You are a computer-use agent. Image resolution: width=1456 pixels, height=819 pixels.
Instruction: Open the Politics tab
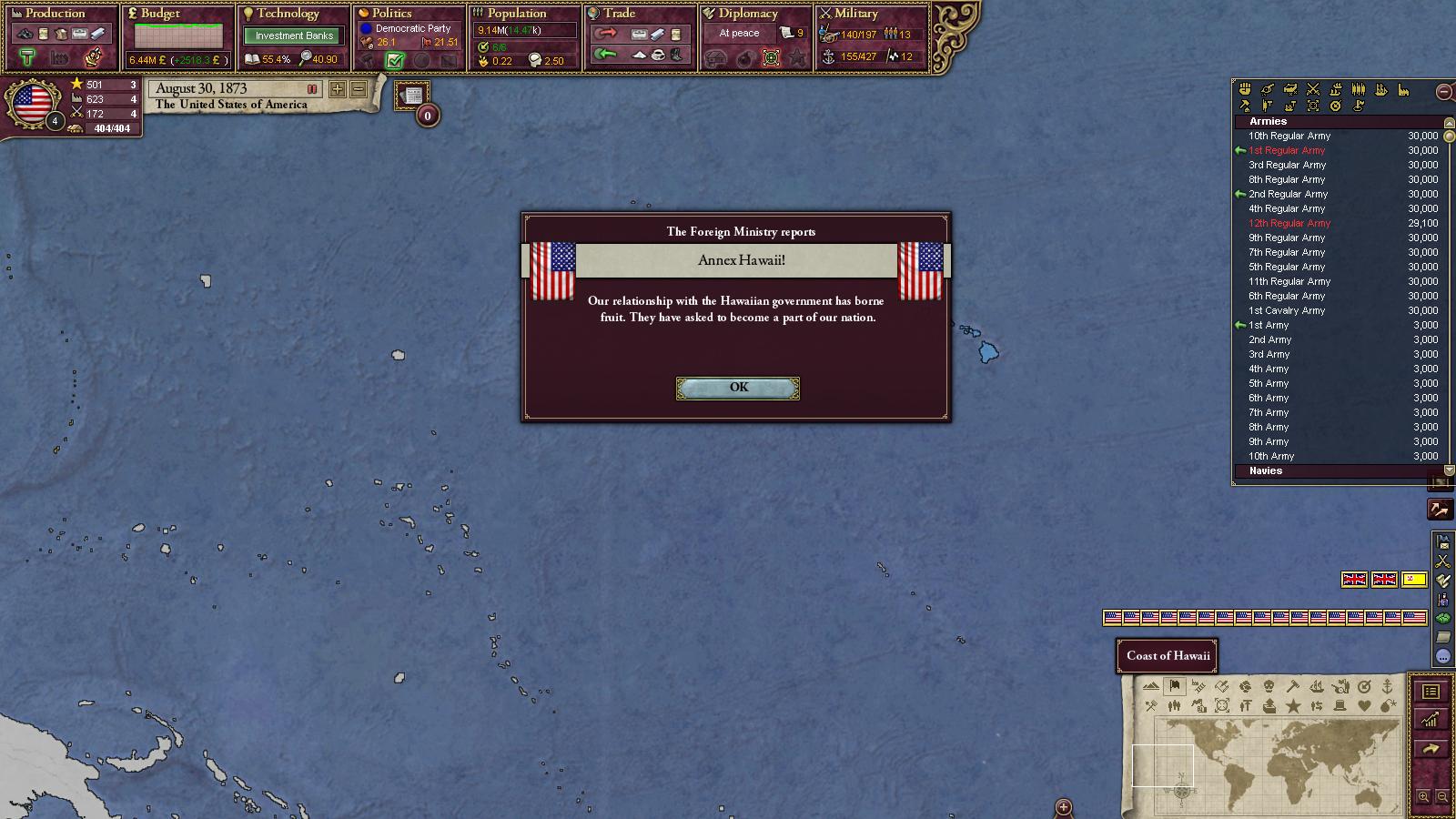(391, 14)
